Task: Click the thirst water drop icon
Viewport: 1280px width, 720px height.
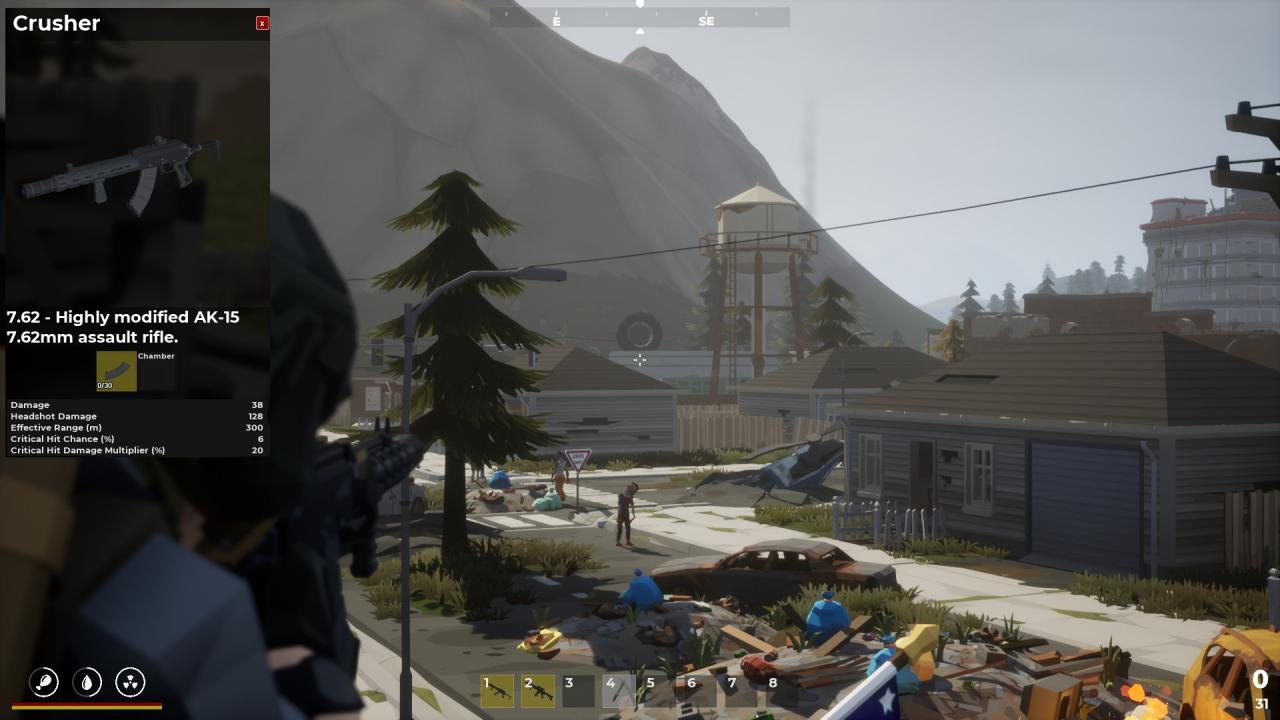Action: click(x=87, y=682)
